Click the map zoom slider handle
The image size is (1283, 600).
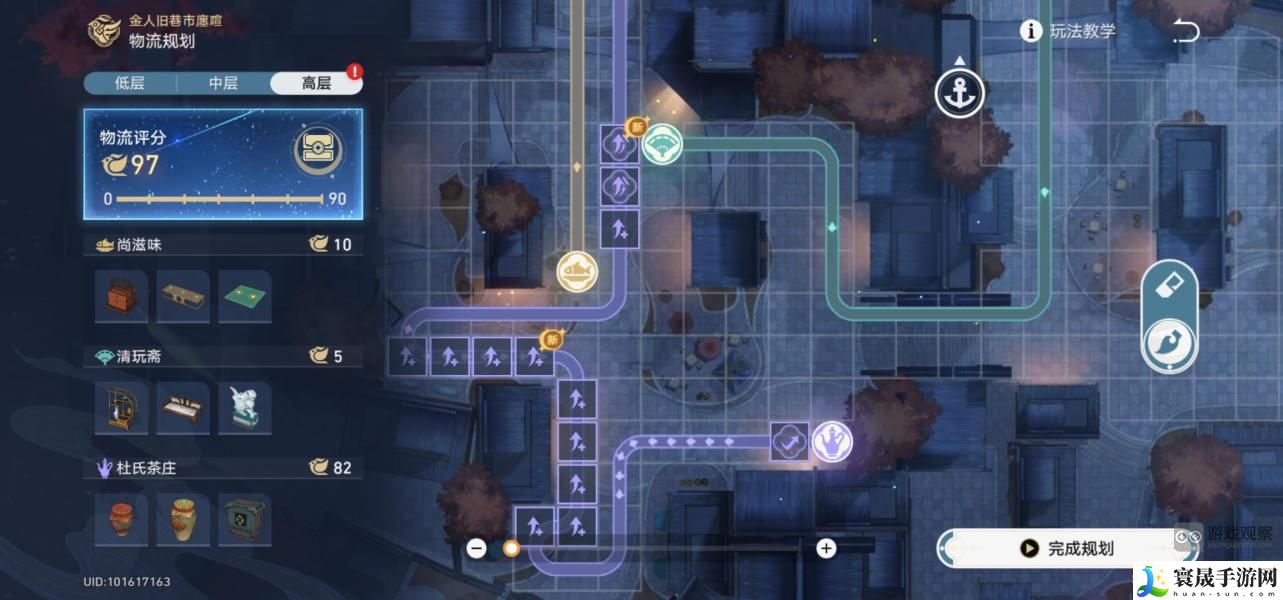pyautogui.click(x=511, y=548)
